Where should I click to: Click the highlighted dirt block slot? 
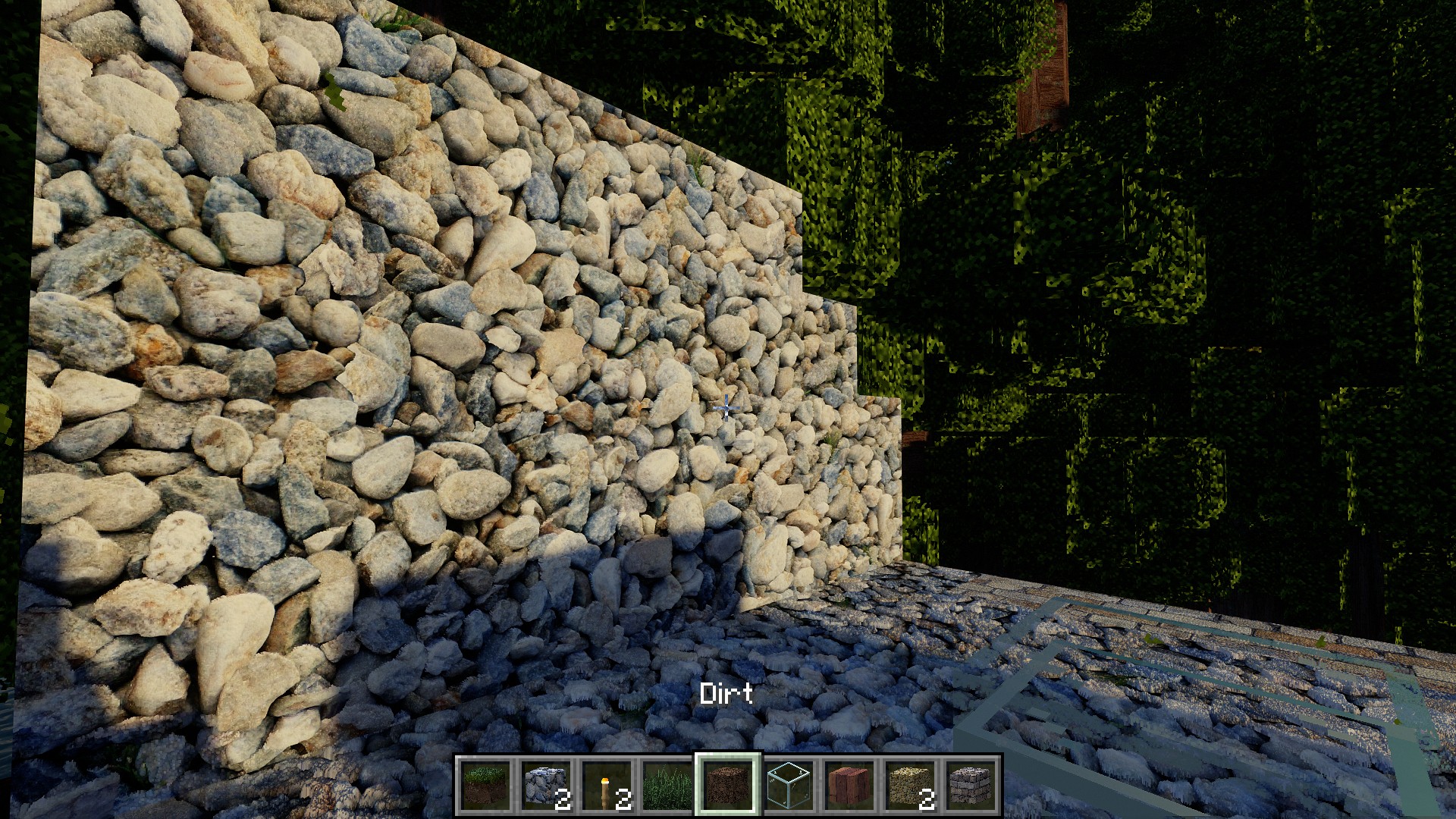[728, 785]
